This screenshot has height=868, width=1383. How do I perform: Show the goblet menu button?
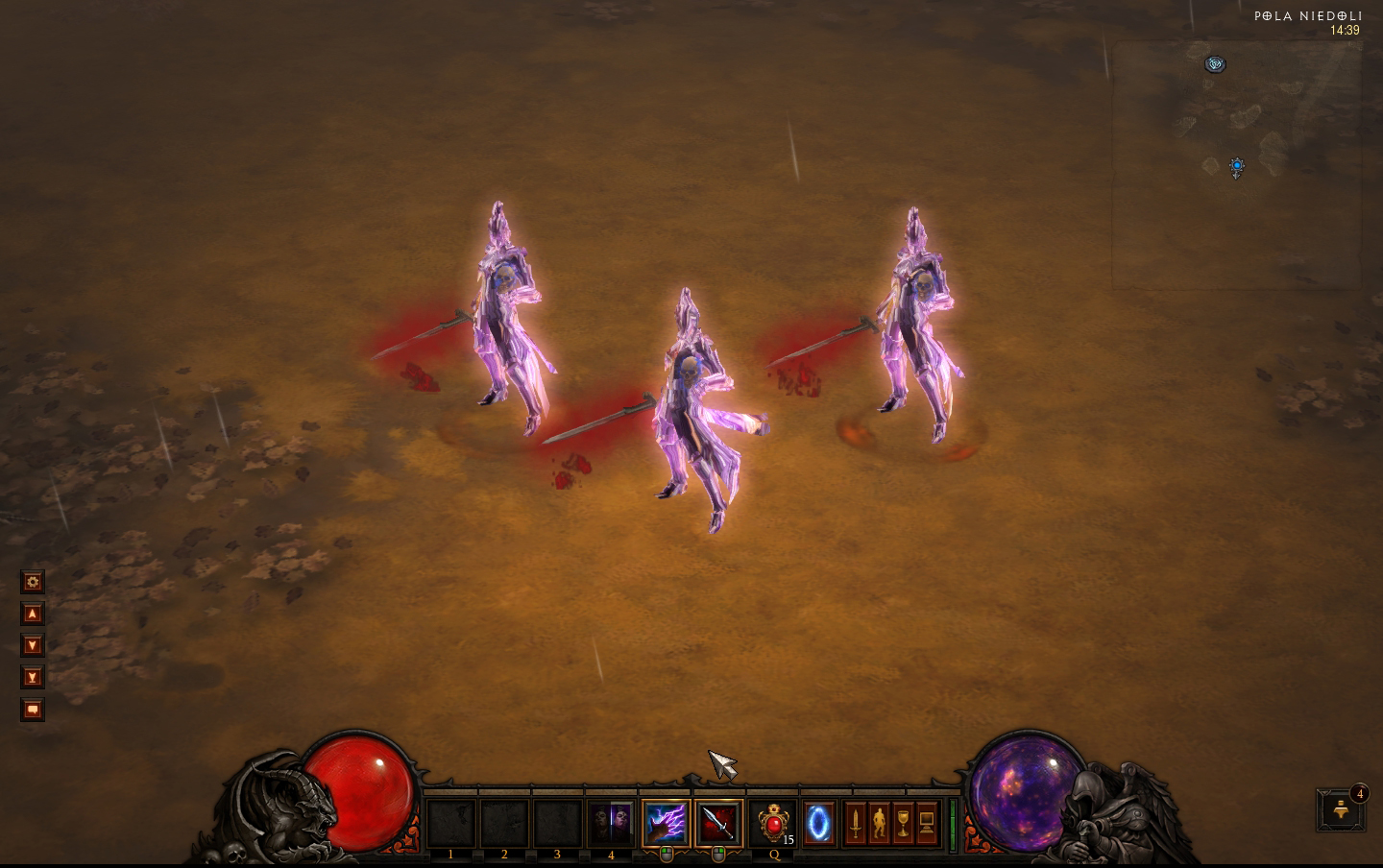tap(903, 824)
